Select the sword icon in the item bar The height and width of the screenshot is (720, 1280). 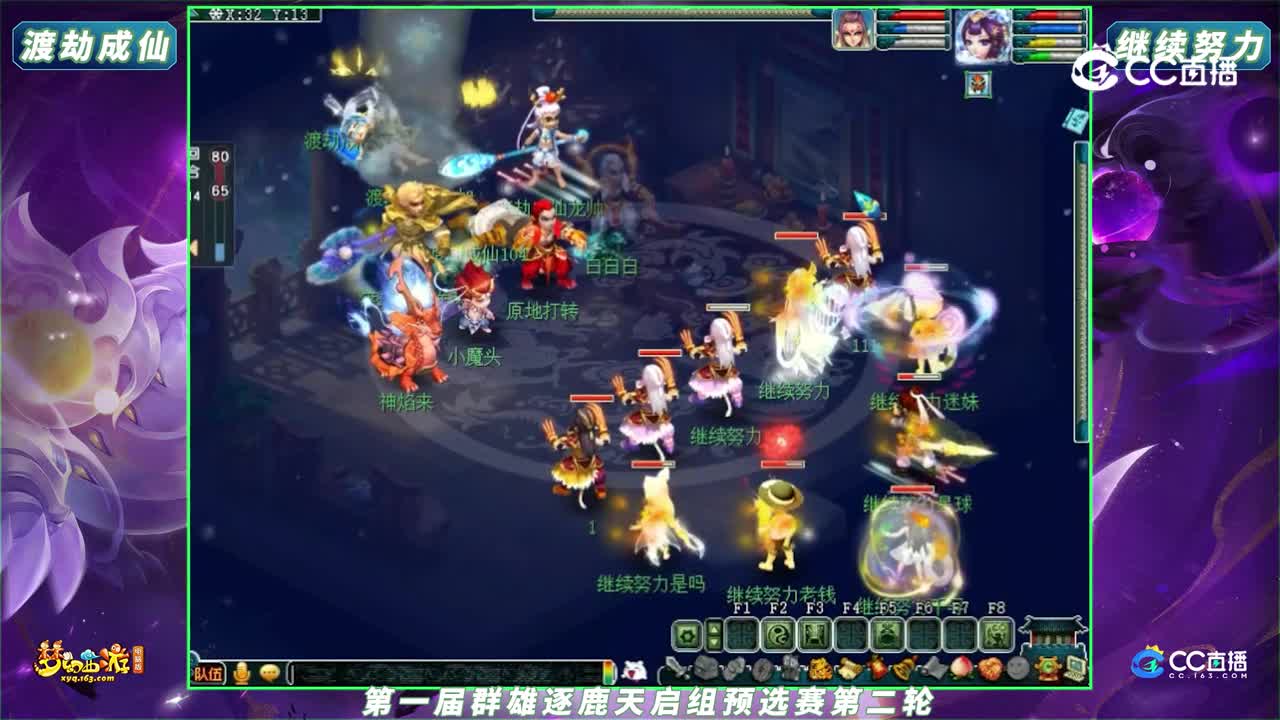pyautogui.click(x=674, y=666)
